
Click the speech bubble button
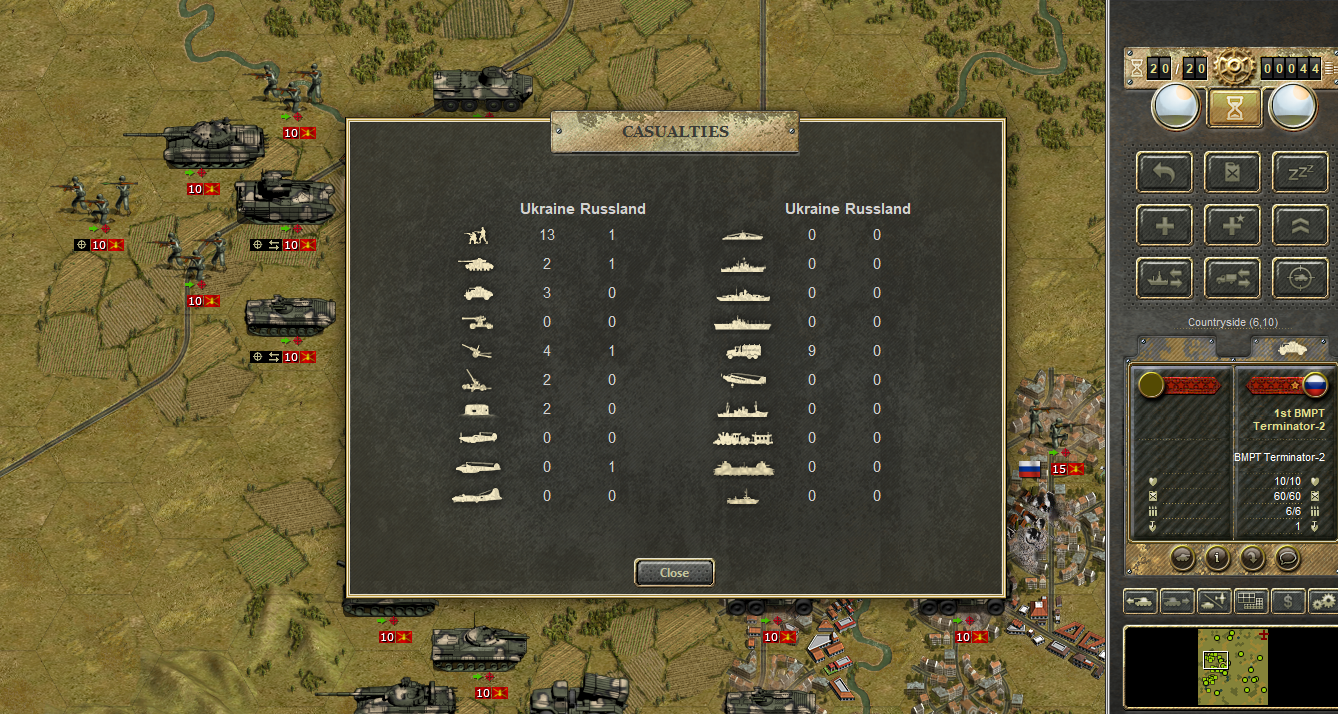[x=1288, y=558]
